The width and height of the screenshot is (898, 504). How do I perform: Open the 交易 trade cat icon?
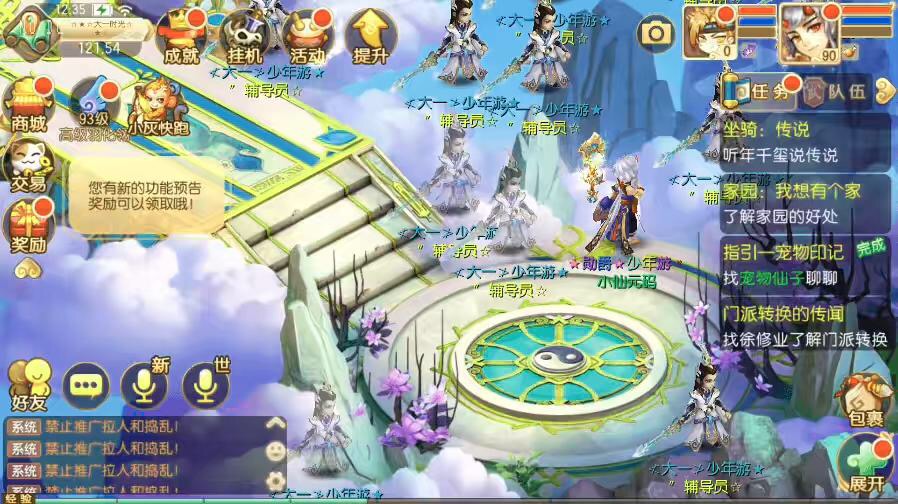click(27, 165)
